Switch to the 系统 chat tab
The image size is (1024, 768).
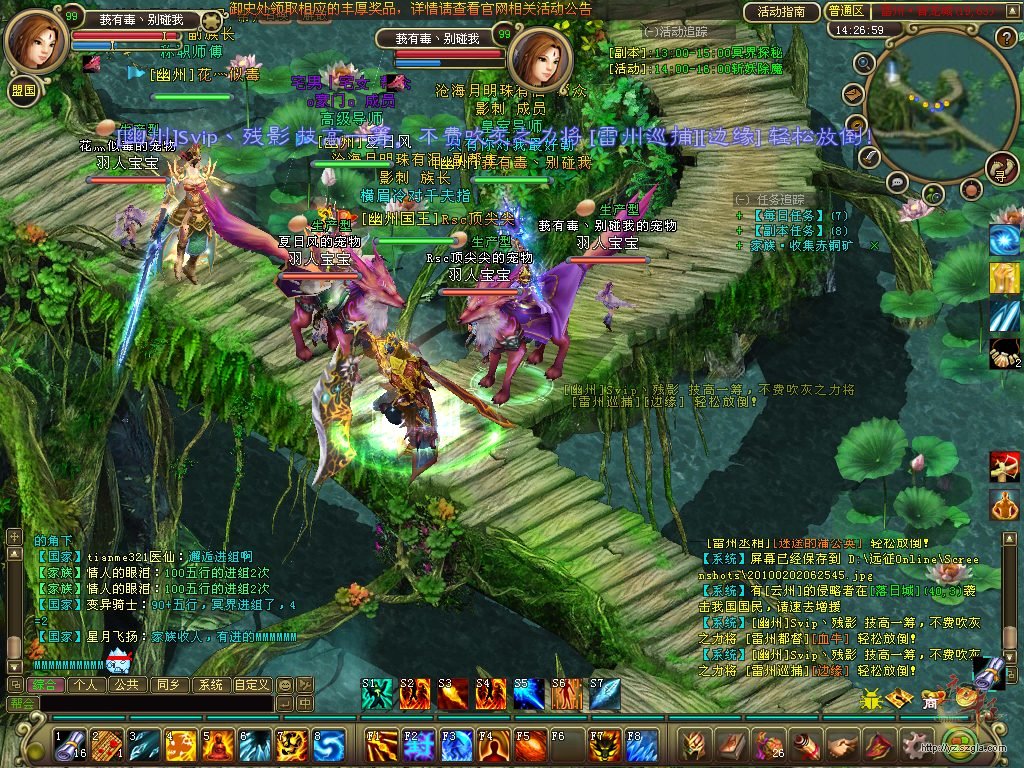(x=210, y=685)
